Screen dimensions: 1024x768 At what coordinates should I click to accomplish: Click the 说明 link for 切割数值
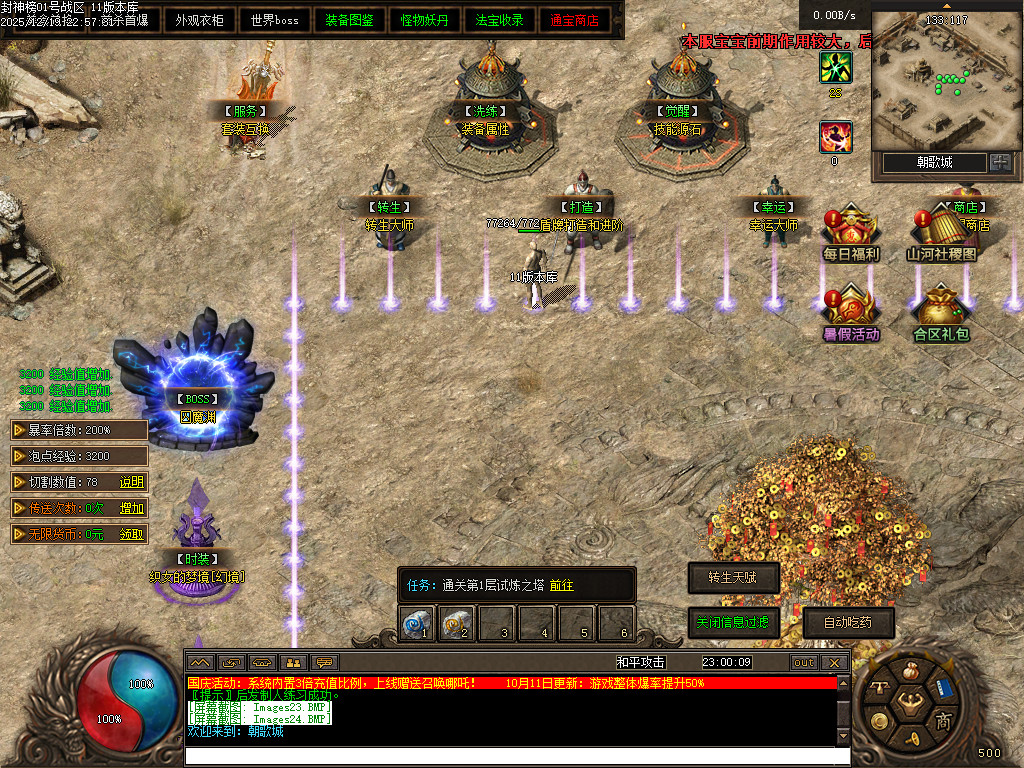(x=132, y=482)
